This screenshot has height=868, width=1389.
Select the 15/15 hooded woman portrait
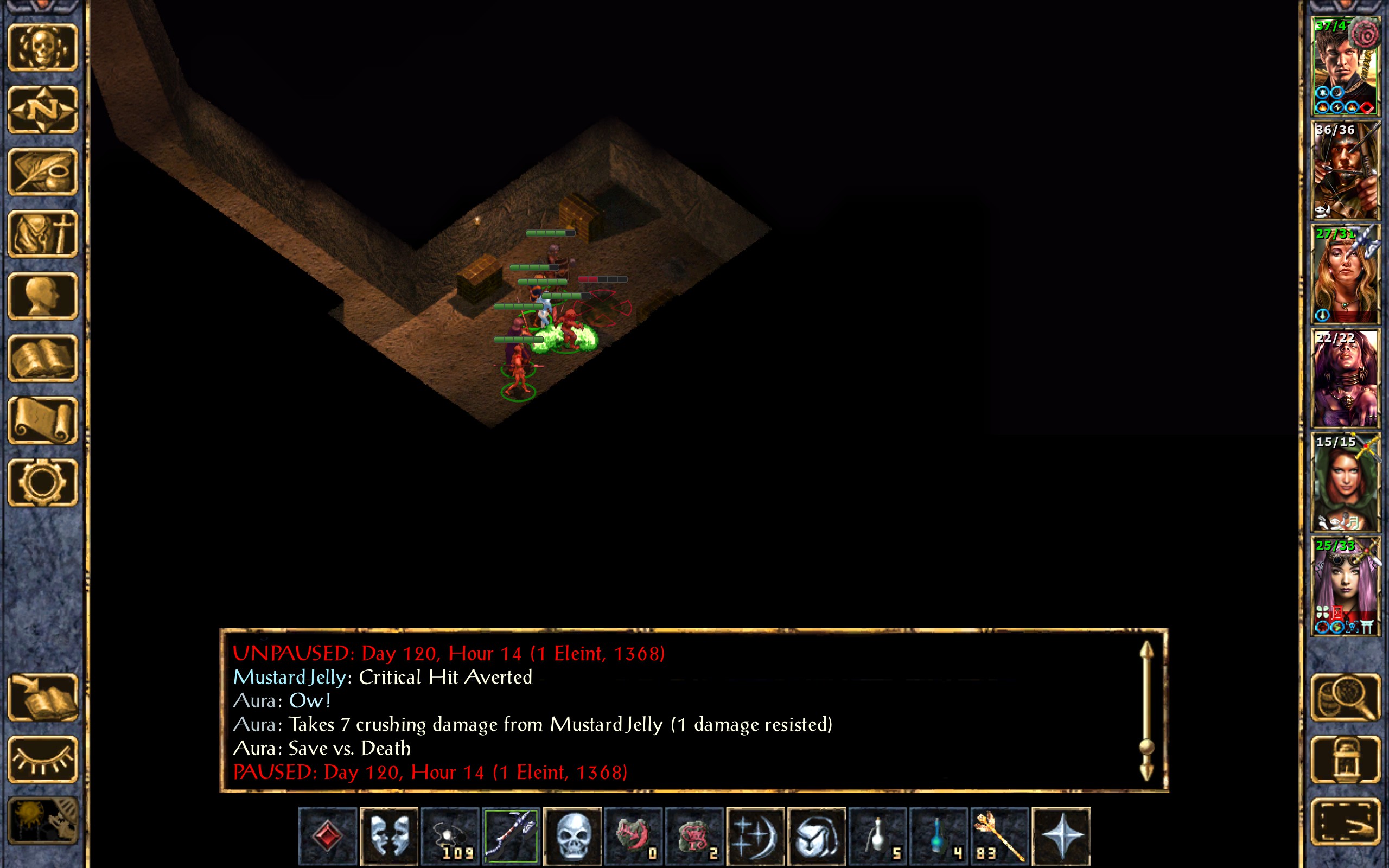tap(1345, 482)
